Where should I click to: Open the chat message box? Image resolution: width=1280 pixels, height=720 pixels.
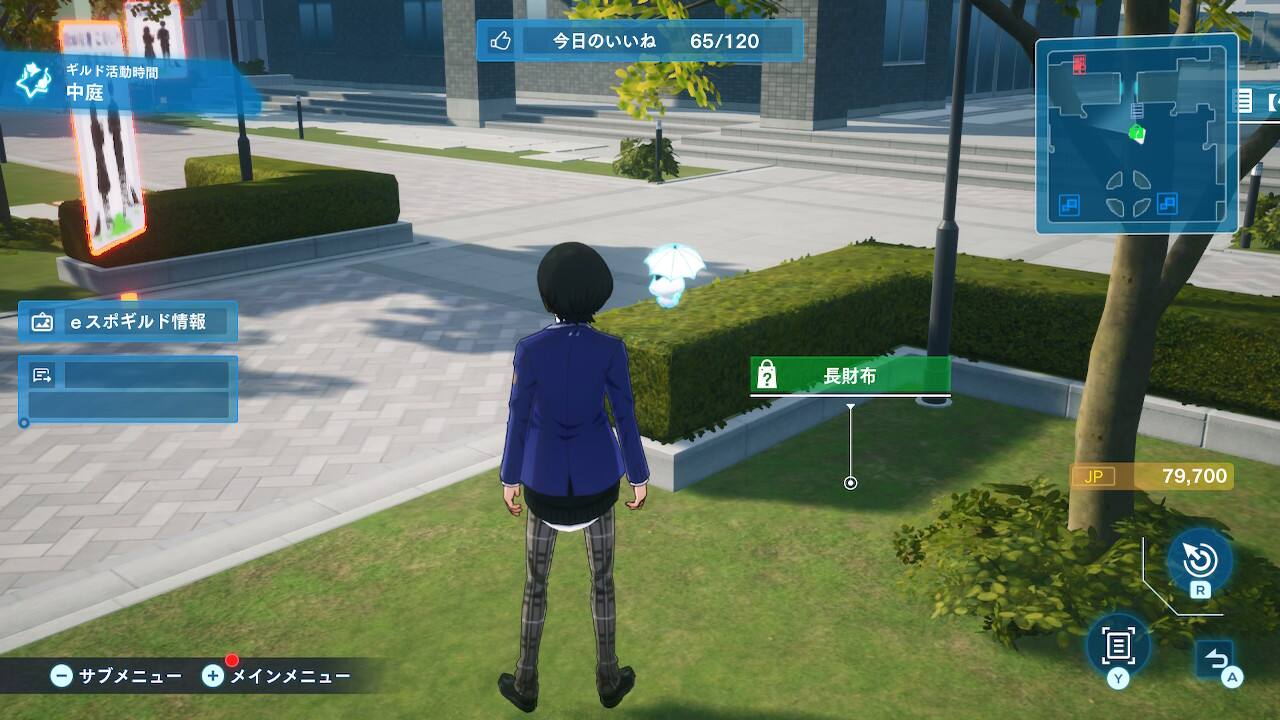click(128, 389)
